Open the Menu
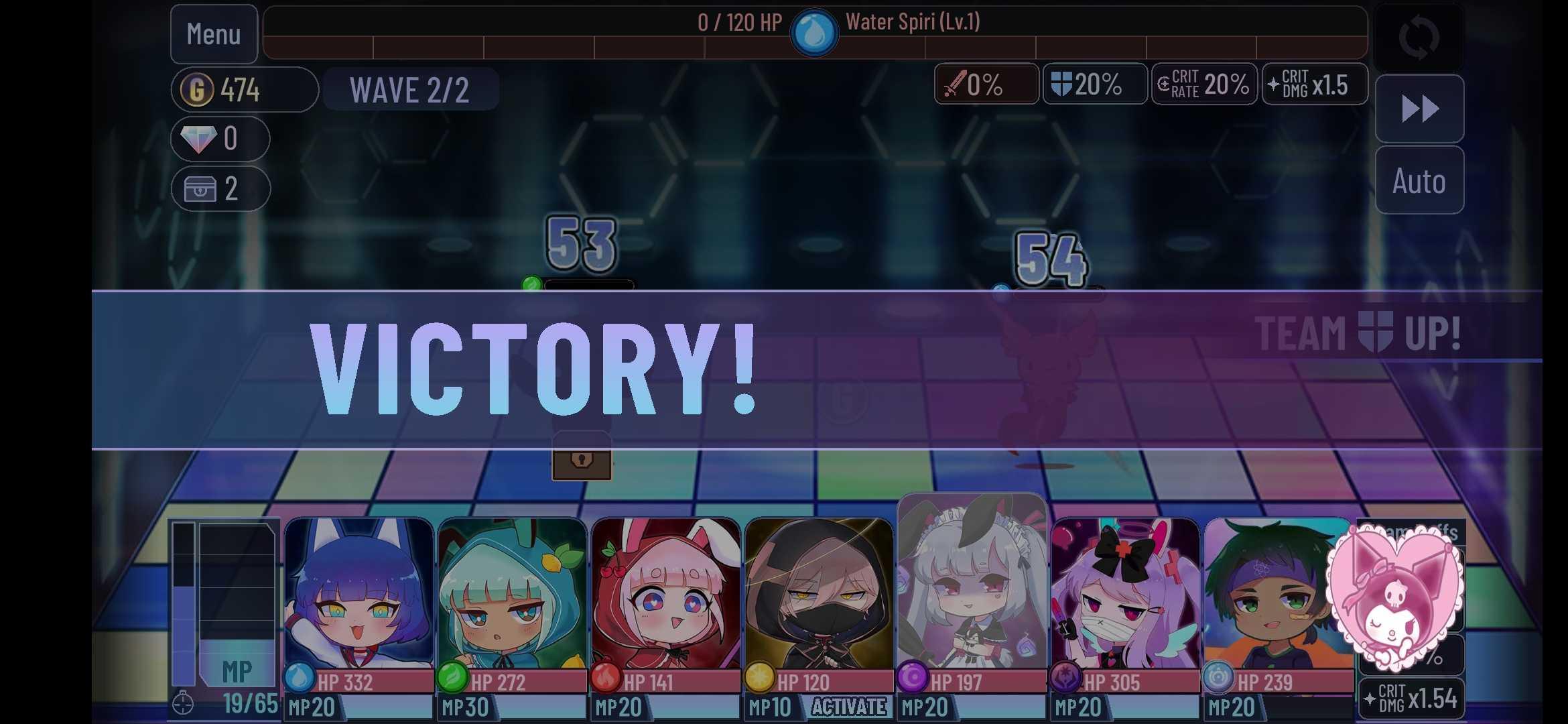1568x724 pixels. pyautogui.click(x=214, y=34)
